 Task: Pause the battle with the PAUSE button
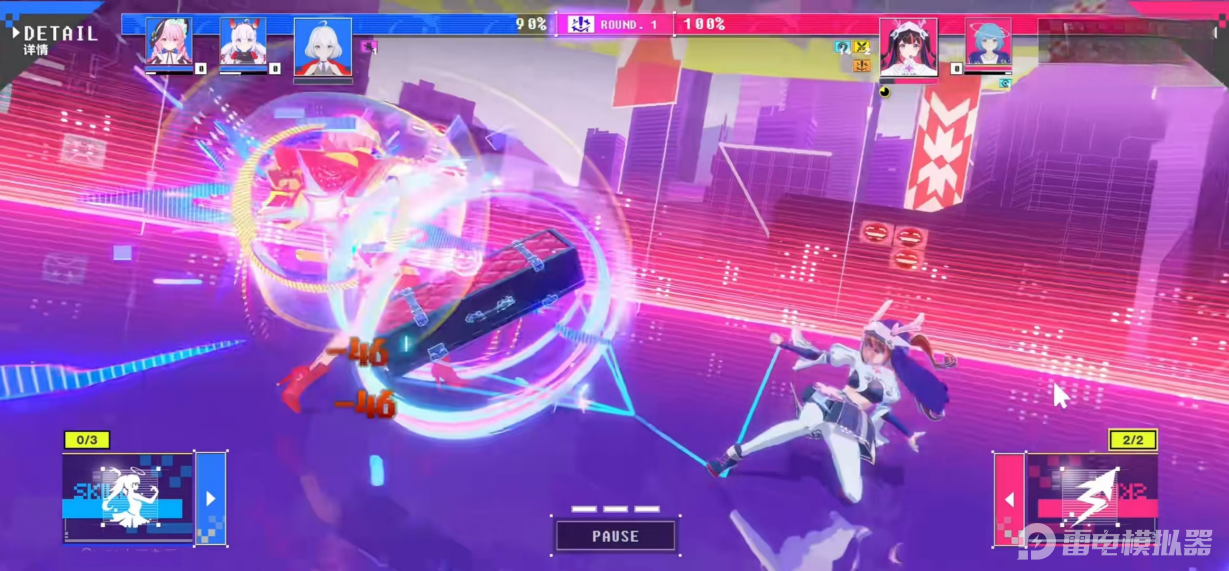(615, 536)
